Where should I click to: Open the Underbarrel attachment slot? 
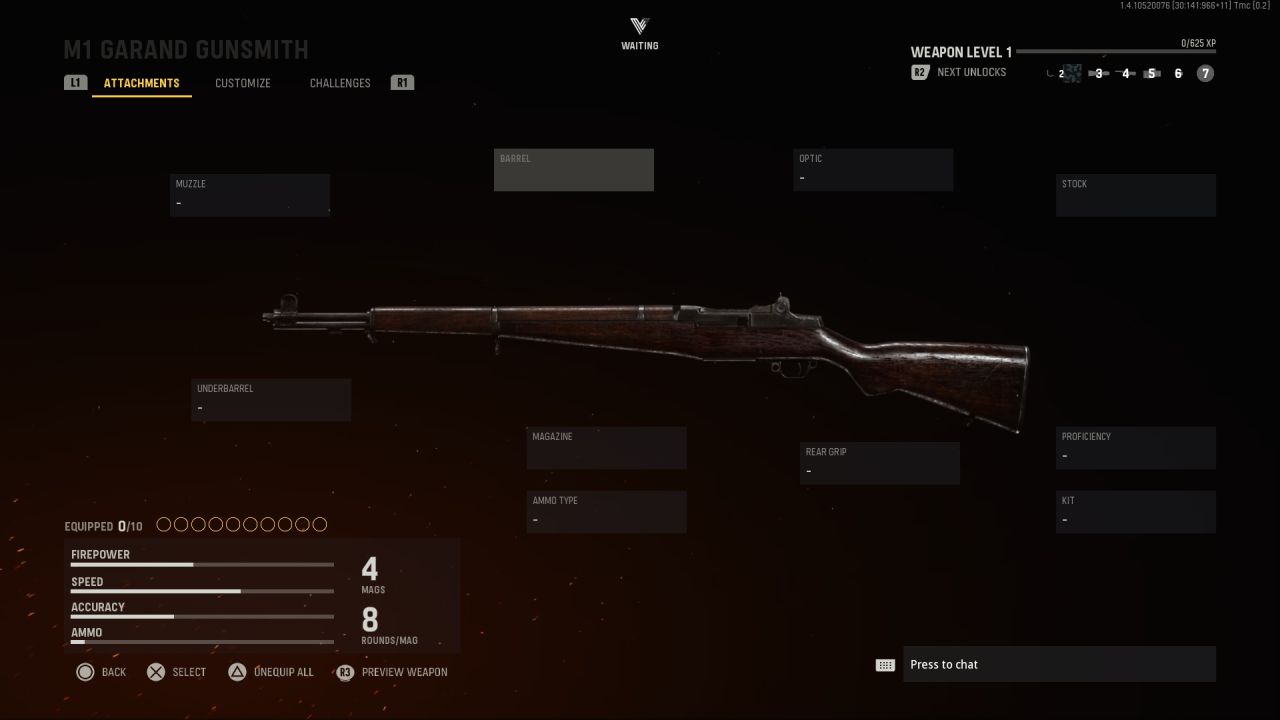click(x=271, y=400)
